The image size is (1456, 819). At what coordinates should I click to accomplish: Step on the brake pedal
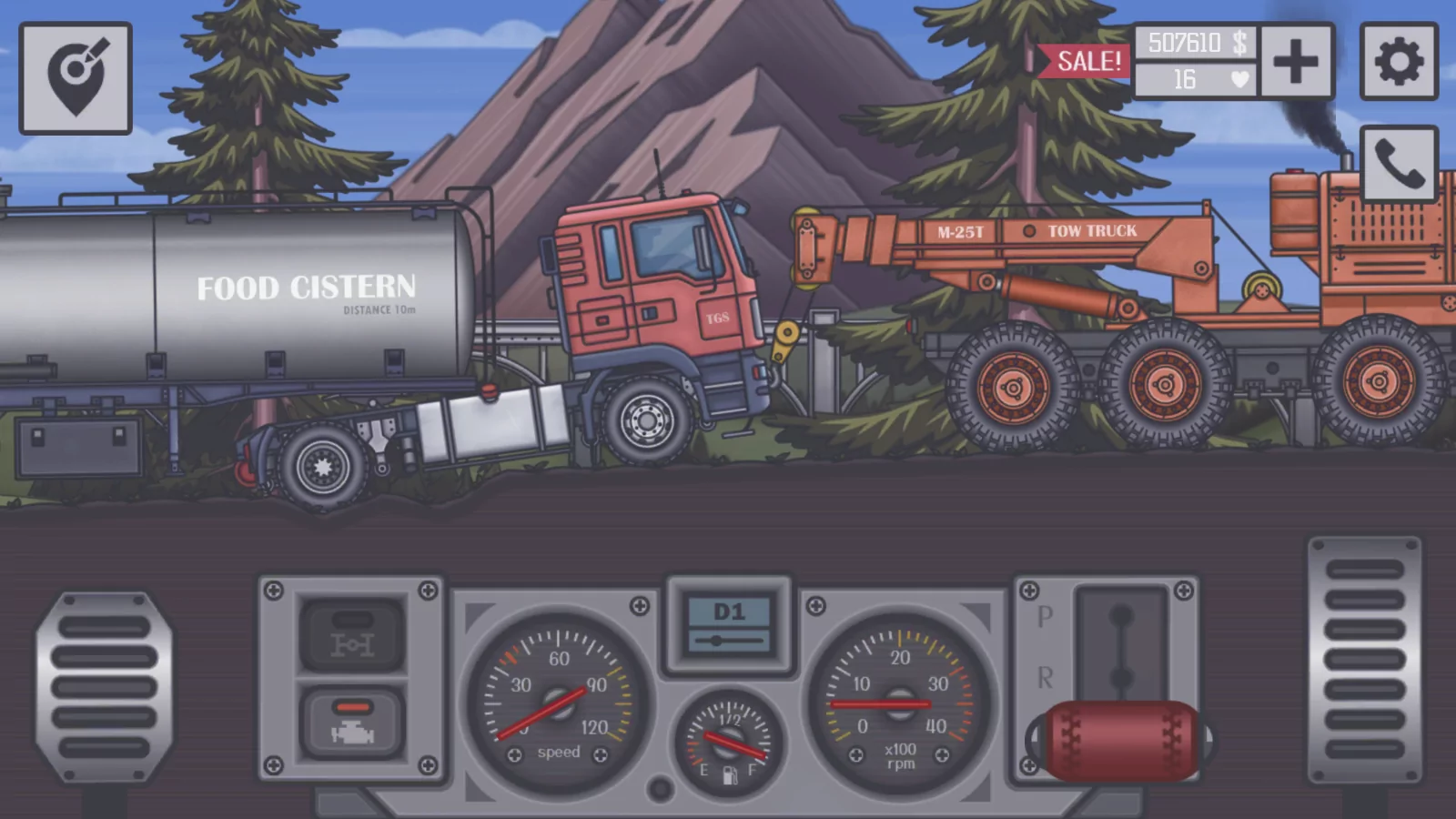pyautogui.click(x=104, y=687)
